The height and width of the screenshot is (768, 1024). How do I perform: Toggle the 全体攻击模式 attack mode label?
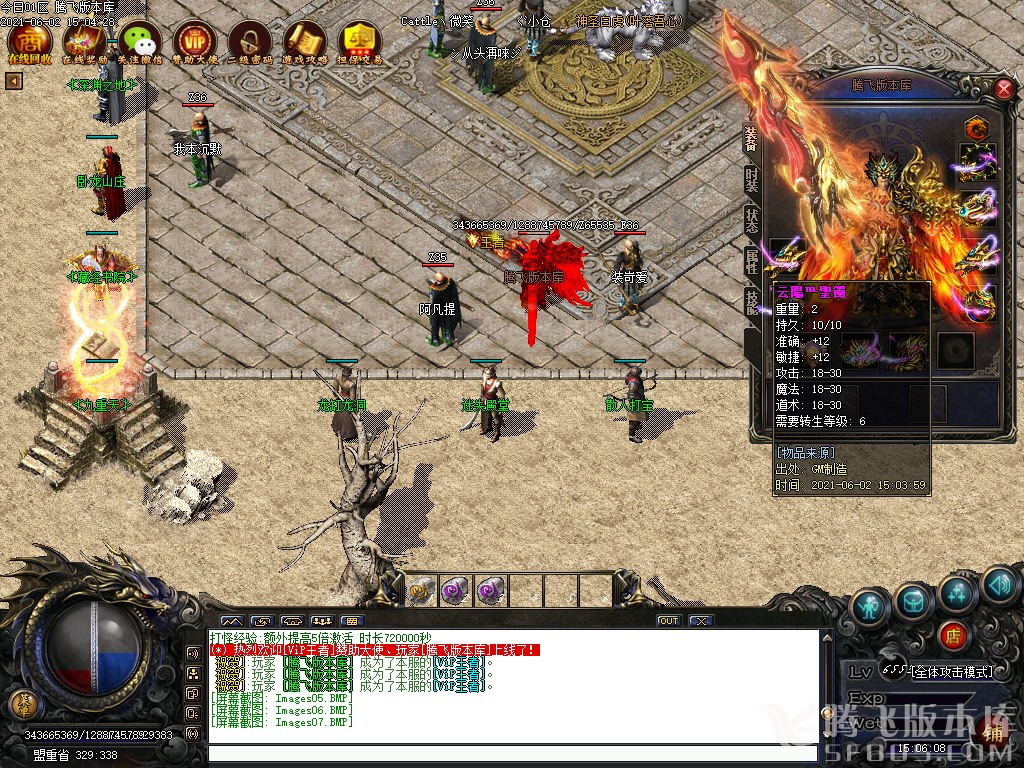(x=949, y=671)
